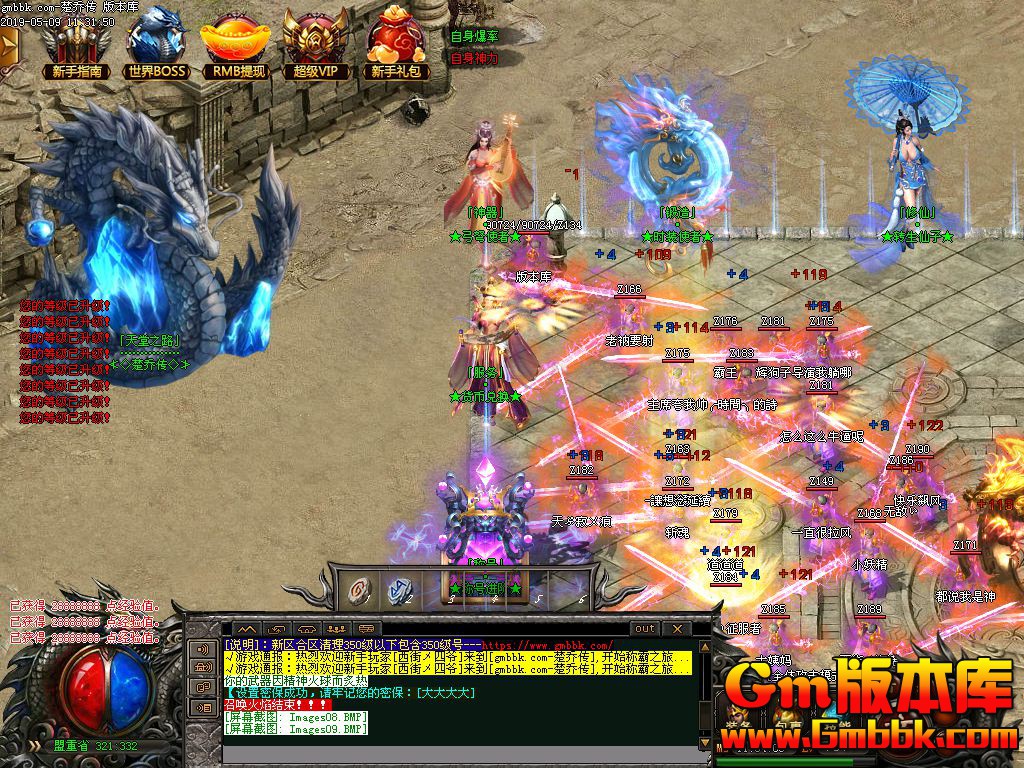The width and height of the screenshot is (1024, 768).
Task: Open the 世界BOSS menu
Action: point(157,45)
